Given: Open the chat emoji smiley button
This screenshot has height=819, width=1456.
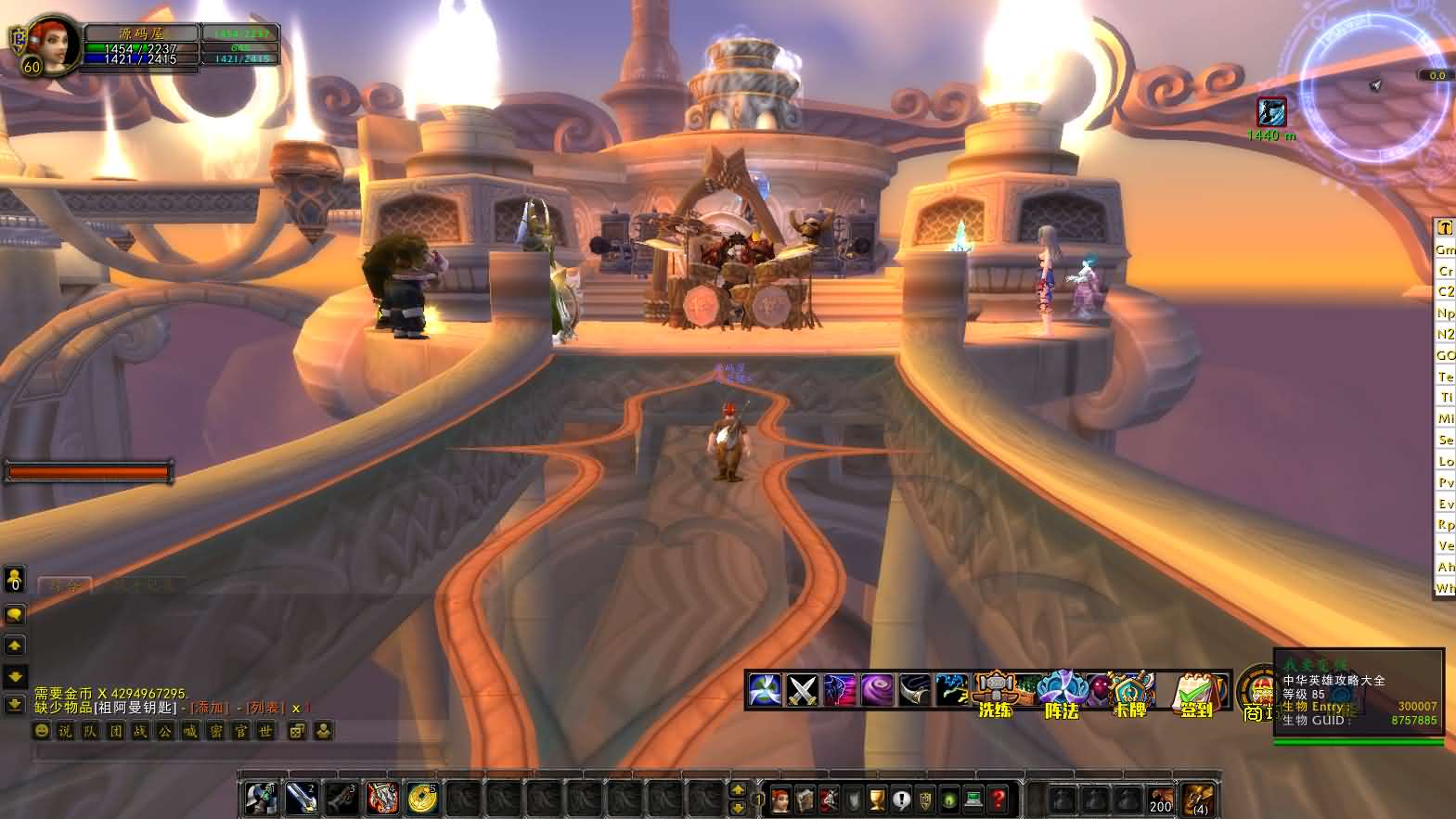Looking at the screenshot, I should 42,732.
